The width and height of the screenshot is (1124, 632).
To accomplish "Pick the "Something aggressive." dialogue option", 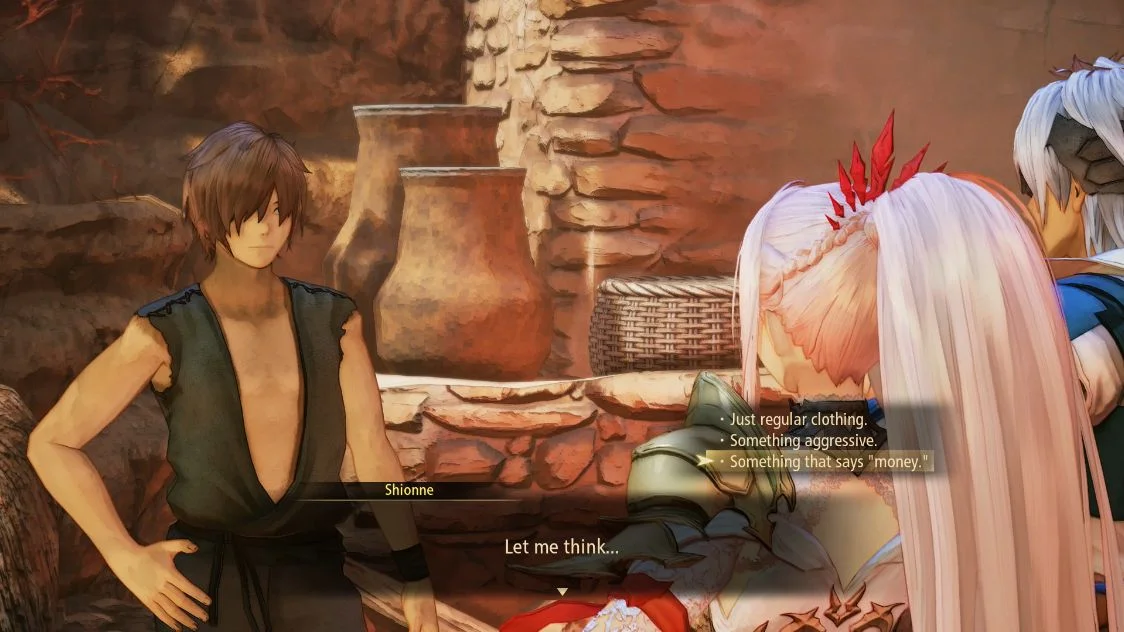I will (802, 440).
